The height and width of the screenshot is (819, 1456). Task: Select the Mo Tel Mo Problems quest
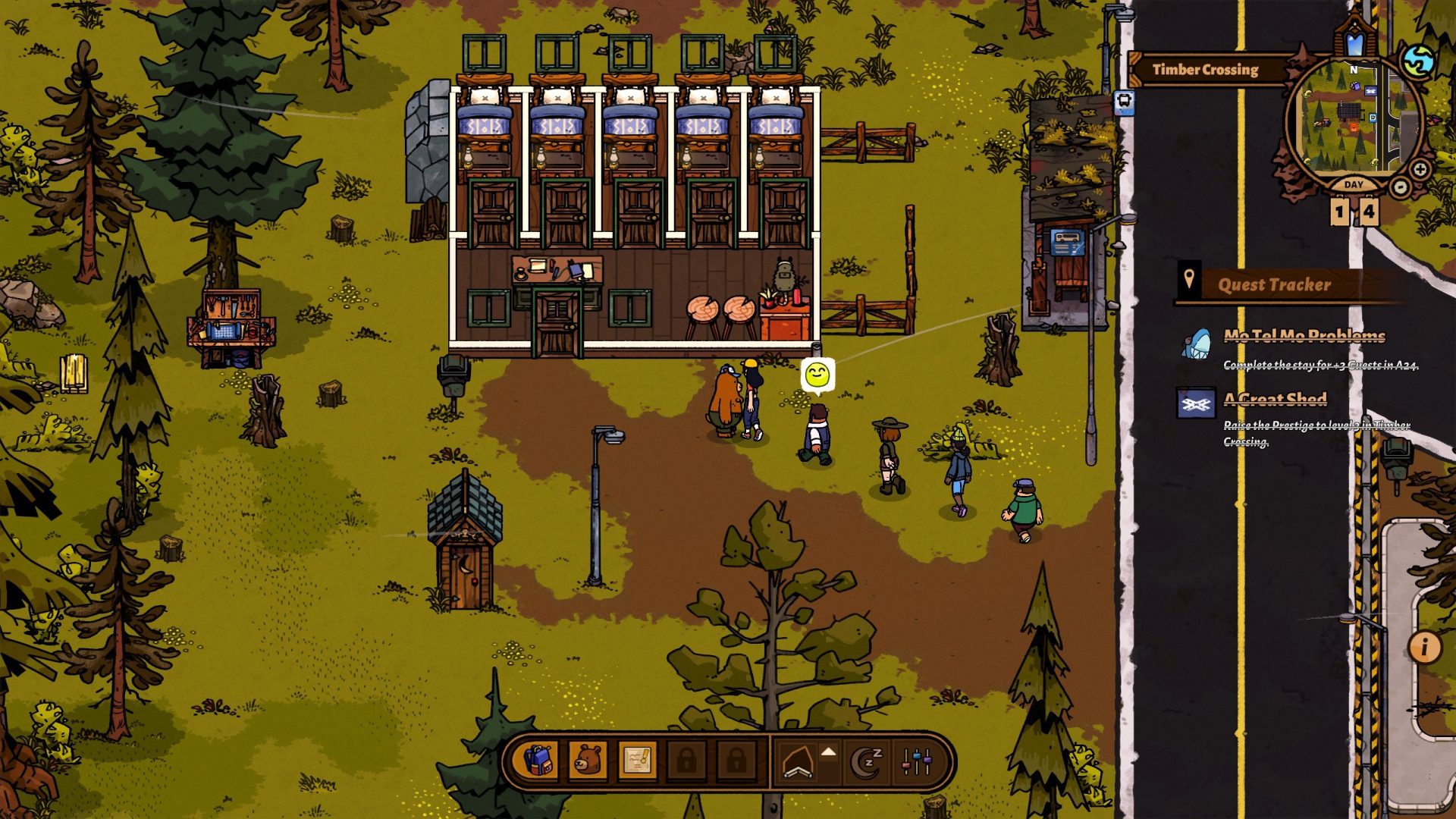pos(1304,336)
